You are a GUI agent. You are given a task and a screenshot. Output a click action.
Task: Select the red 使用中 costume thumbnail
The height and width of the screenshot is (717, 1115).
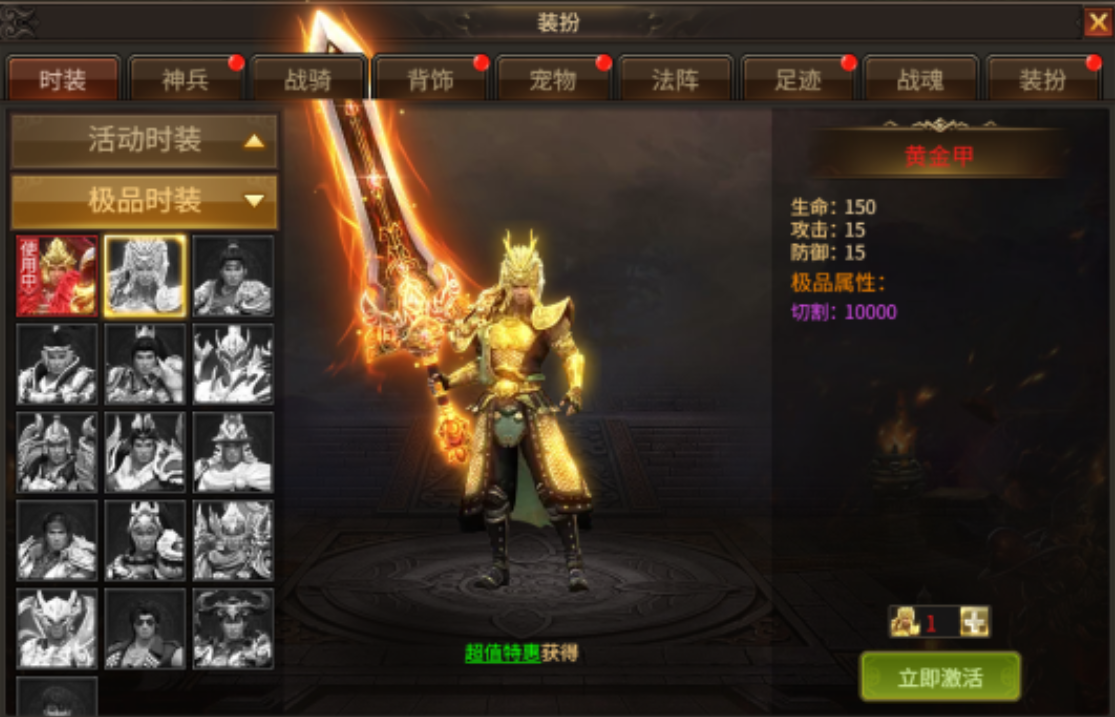[x=57, y=276]
